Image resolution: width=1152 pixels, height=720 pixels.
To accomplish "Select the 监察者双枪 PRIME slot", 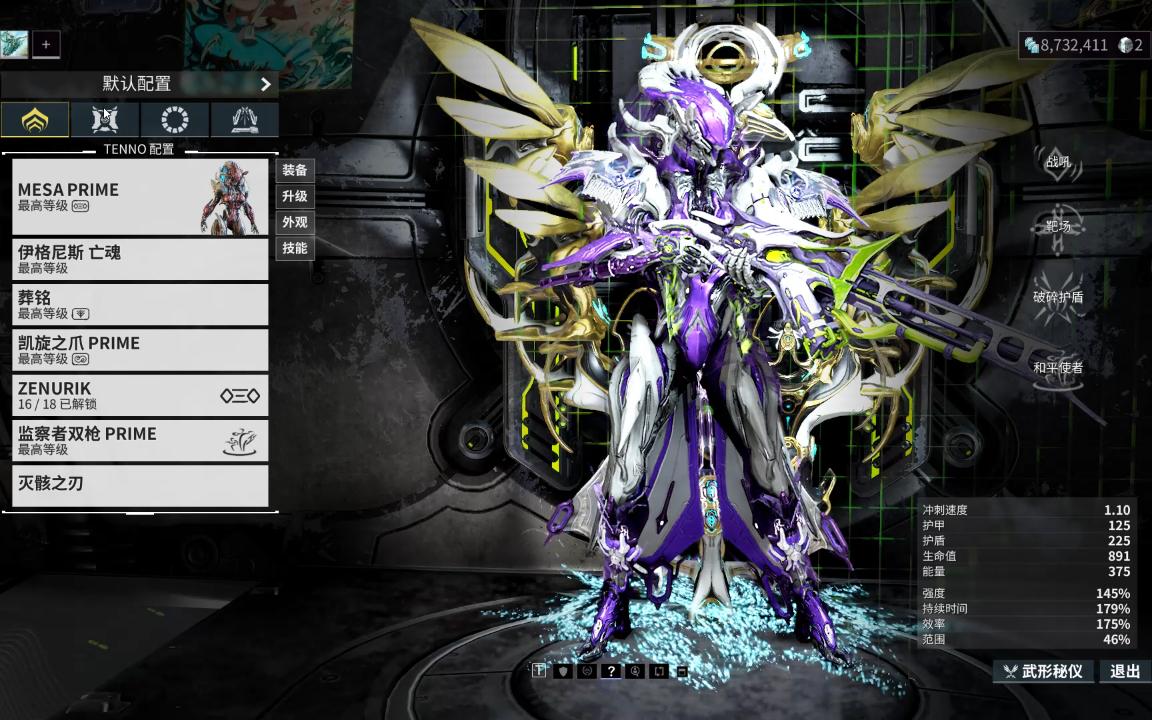I will coord(140,440).
